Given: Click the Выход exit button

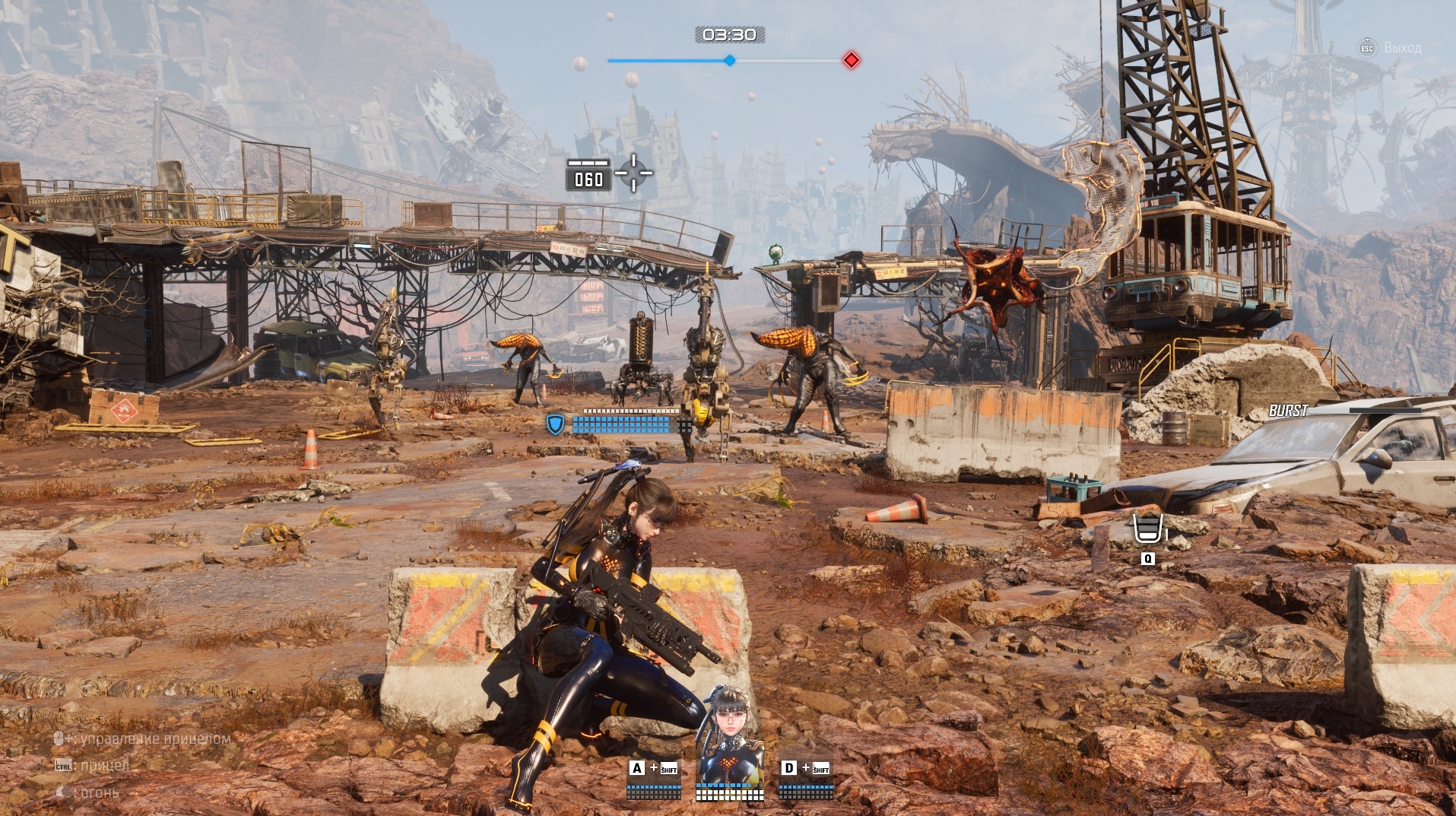Looking at the screenshot, I should pyautogui.click(x=1391, y=48).
